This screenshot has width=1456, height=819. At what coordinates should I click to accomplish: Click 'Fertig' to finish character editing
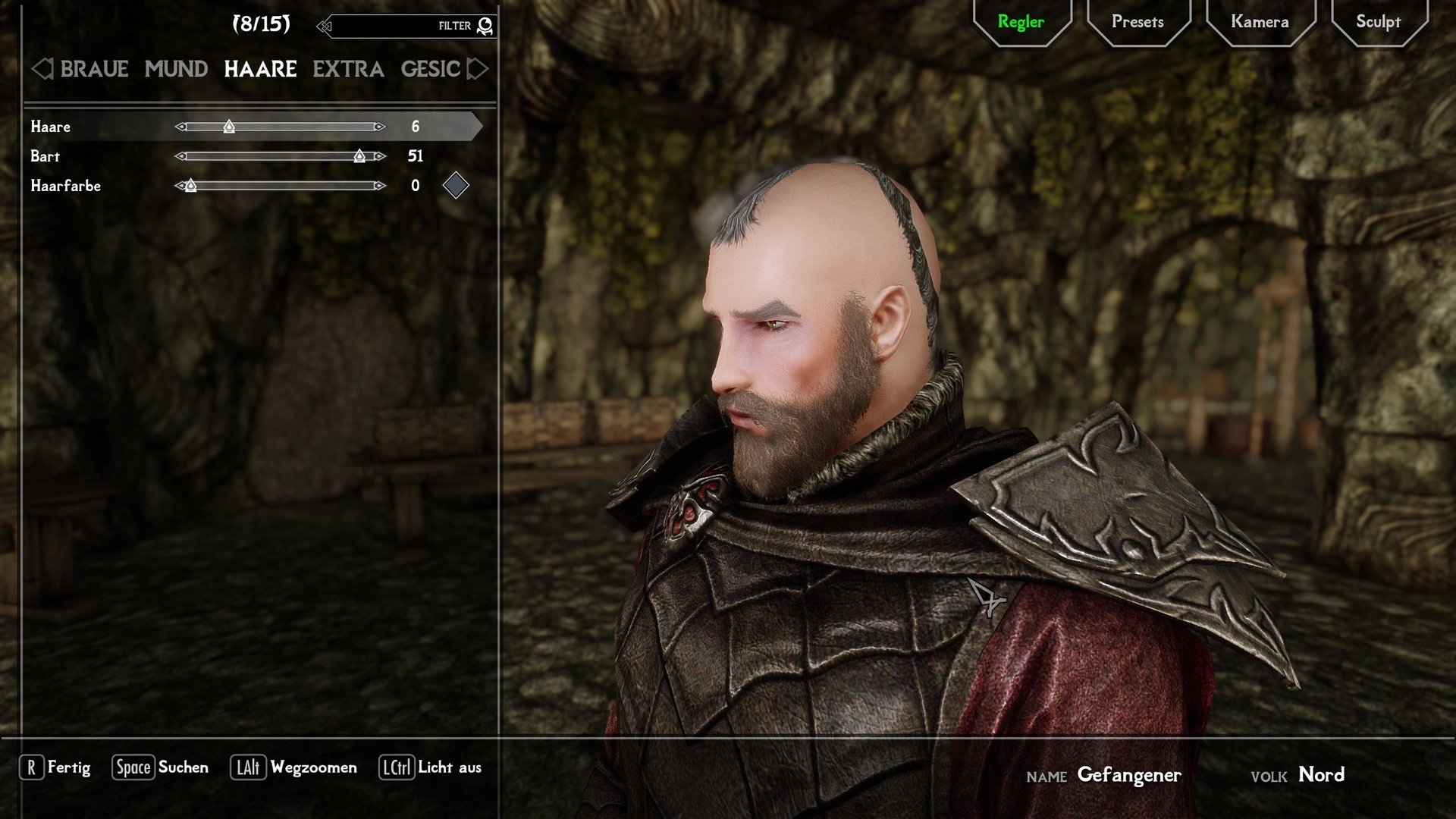point(69,767)
